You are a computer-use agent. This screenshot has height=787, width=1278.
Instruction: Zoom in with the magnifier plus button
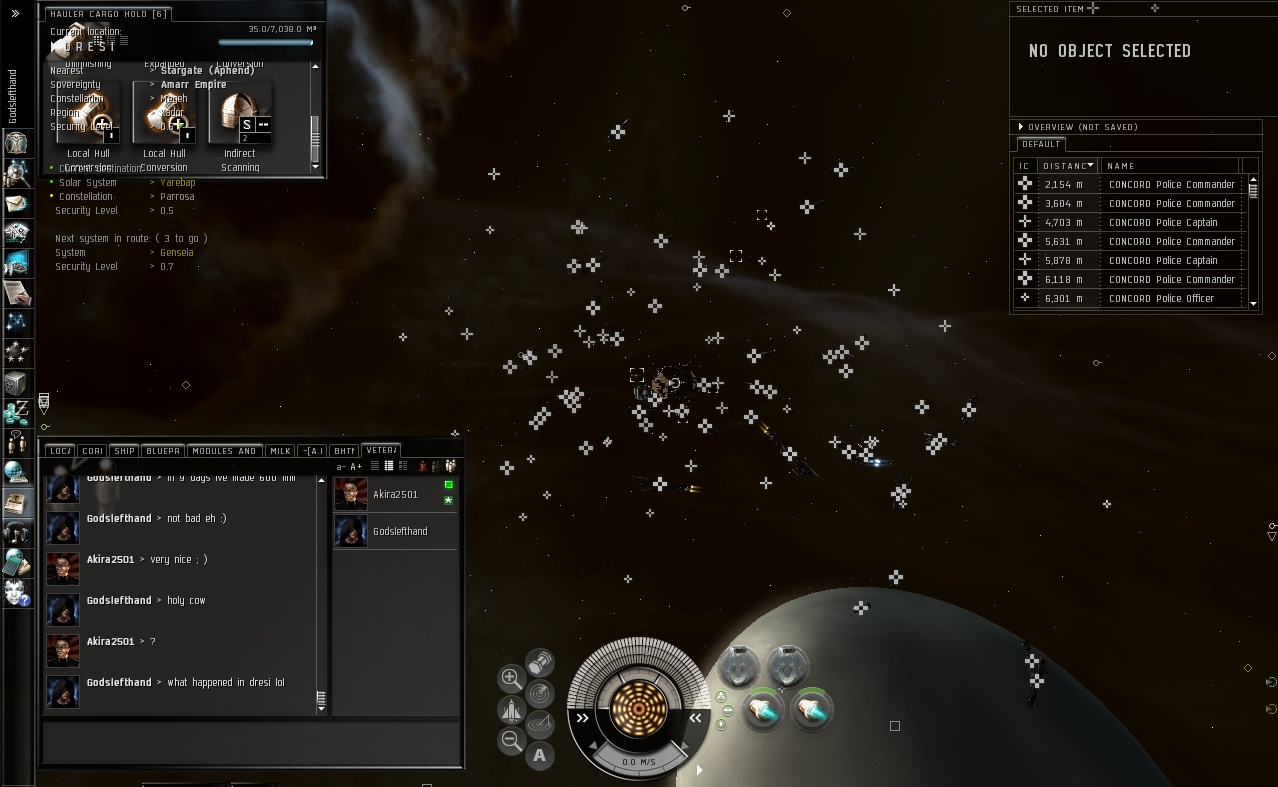tap(510, 678)
